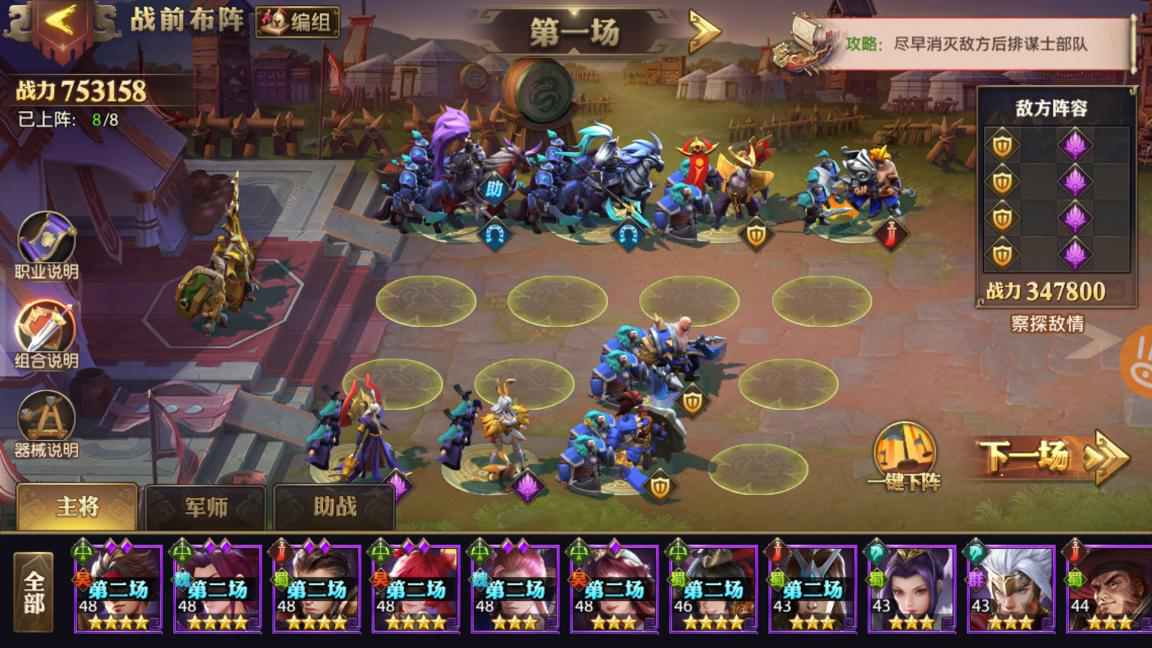Switch to the 助战 tab
This screenshot has height=648, width=1152.
(334, 507)
